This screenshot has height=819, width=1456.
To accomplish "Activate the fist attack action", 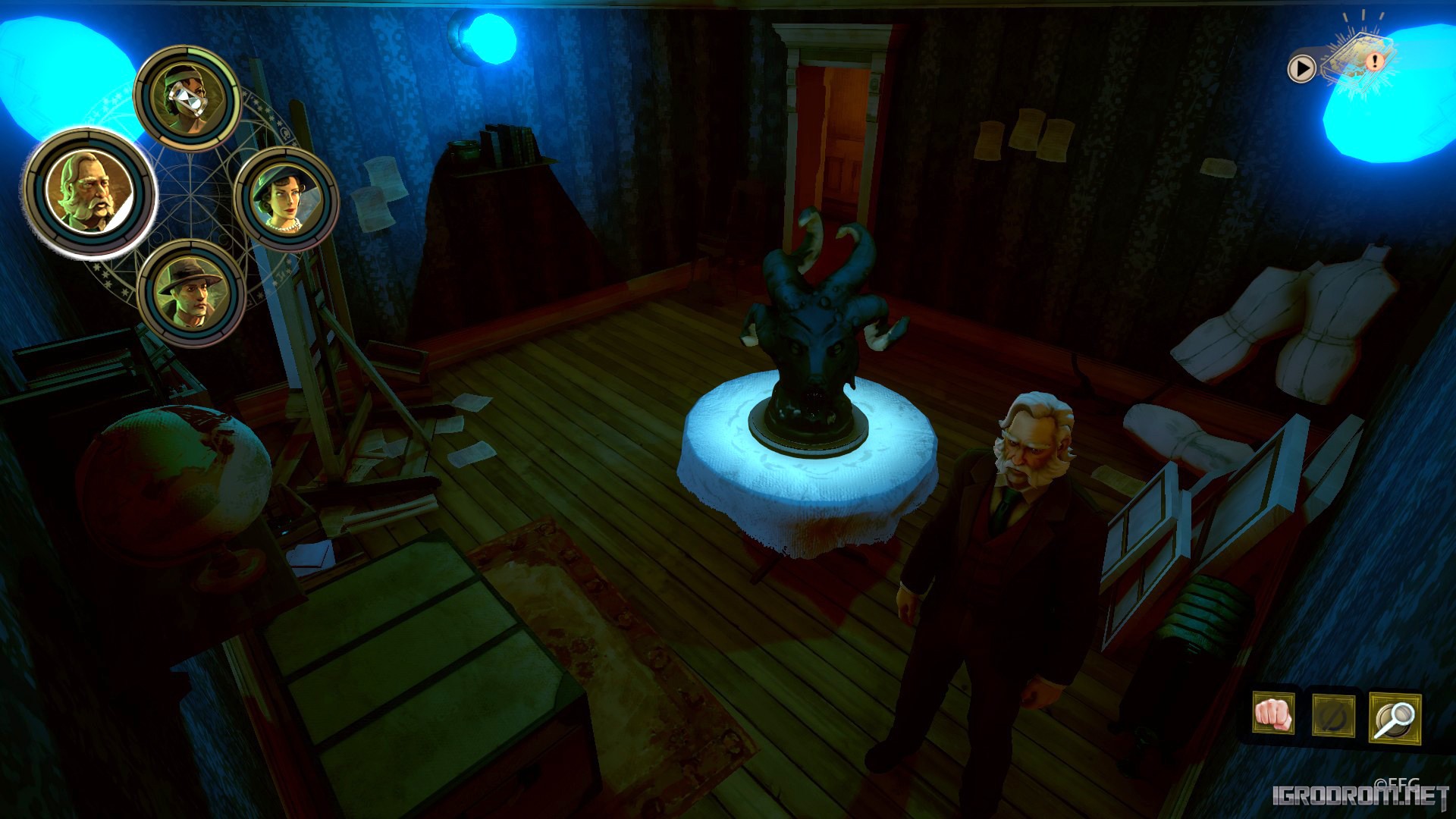I will [x=1273, y=714].
